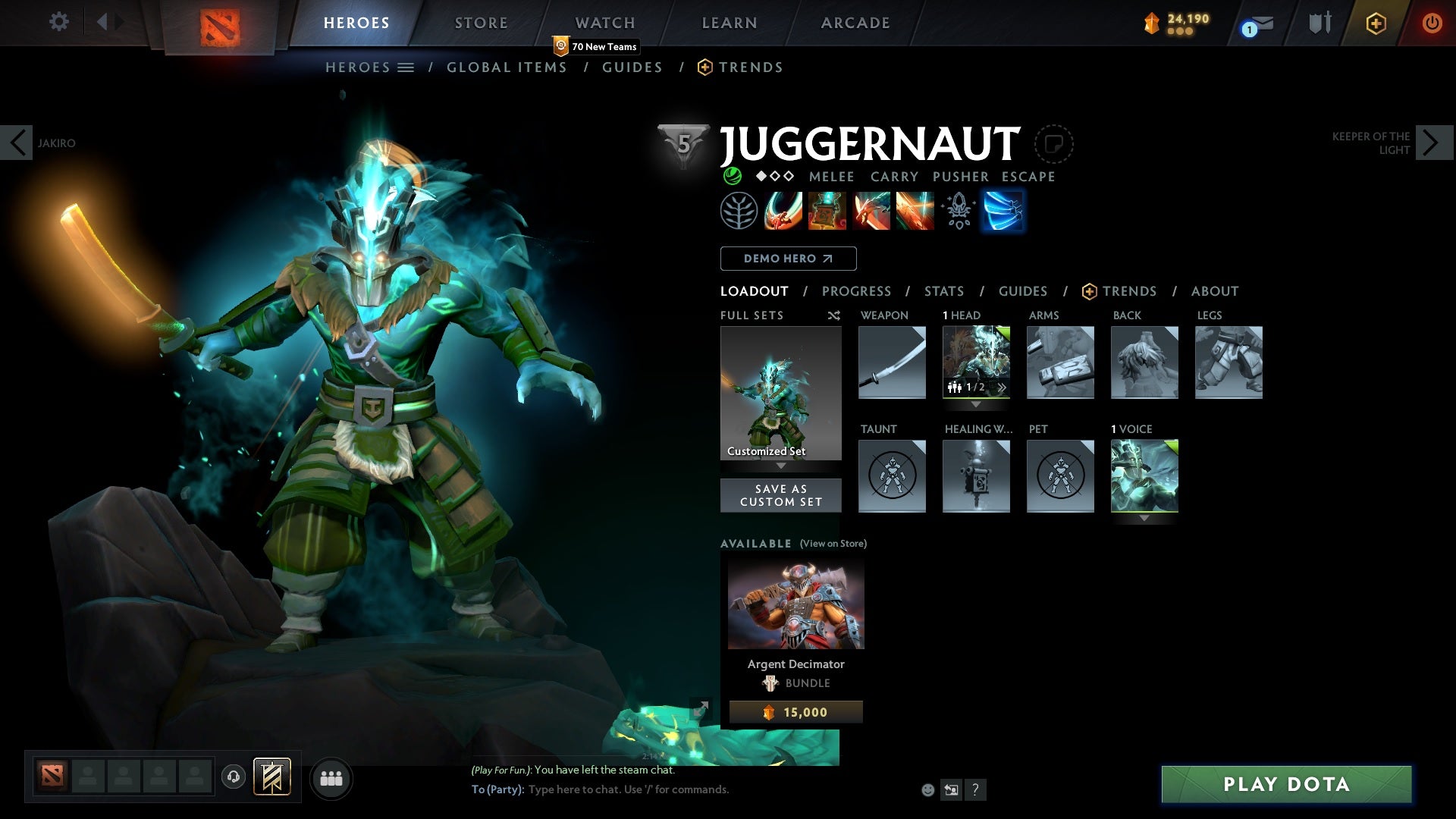
Task: Enable the shuffle toggle next to Full Sets
Action: tap(834, 315)
